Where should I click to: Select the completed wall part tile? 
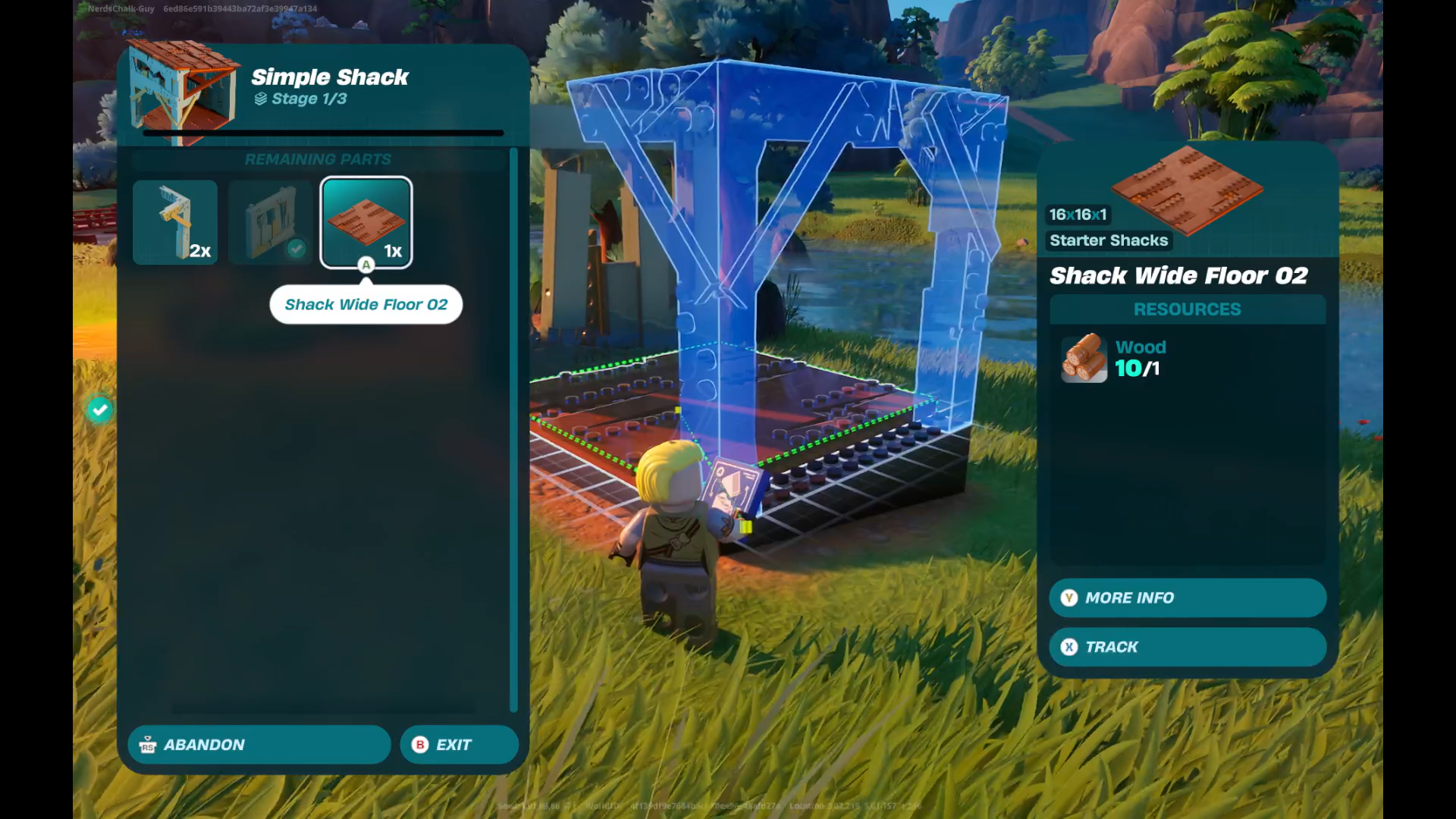click(x=271, y=221)
